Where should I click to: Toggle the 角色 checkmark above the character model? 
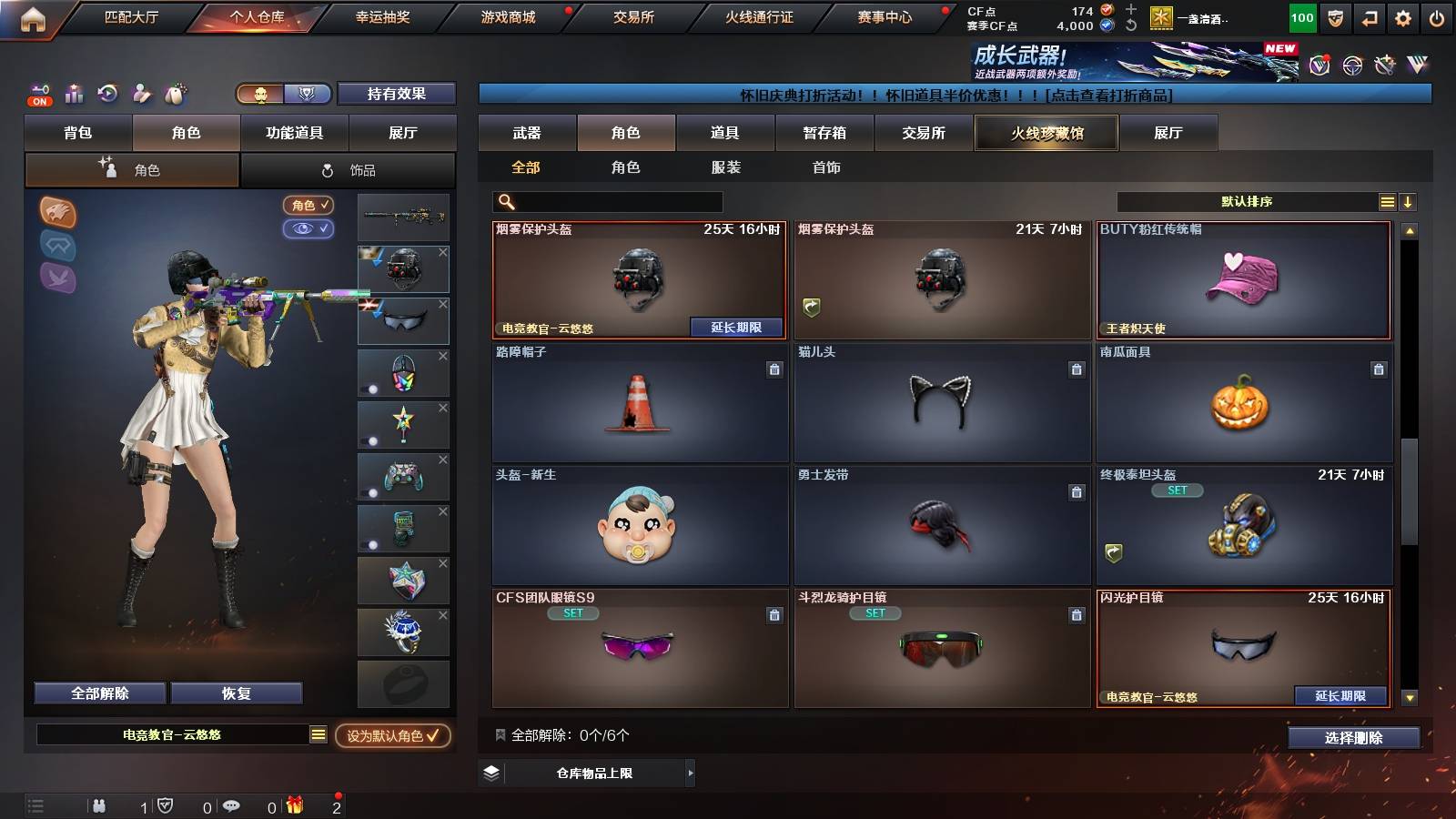[309, 206]
